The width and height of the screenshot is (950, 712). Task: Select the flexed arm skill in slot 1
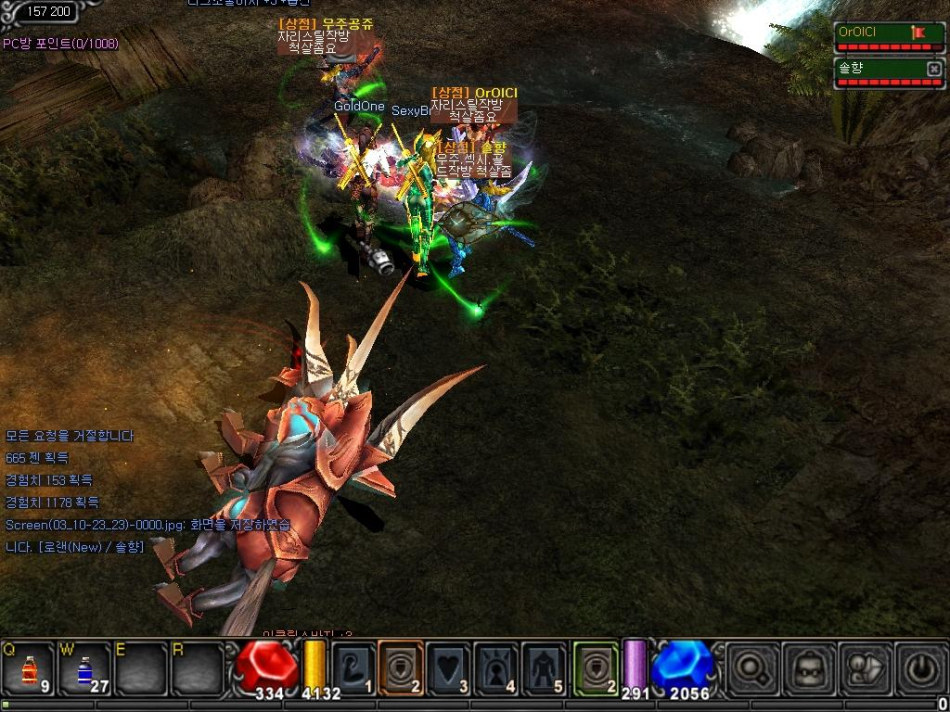click(x=351, y=667)
